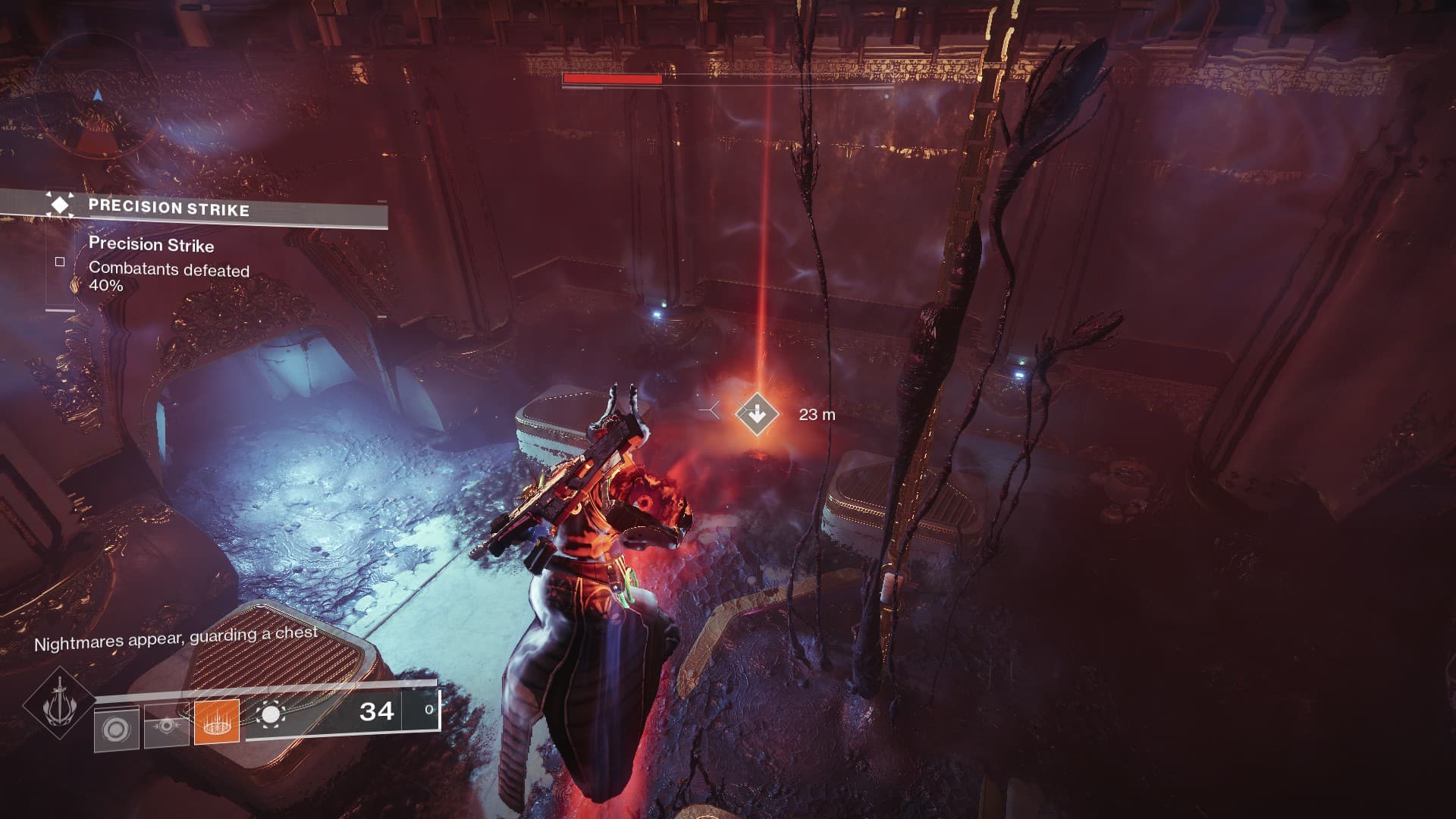The image size is (1456, 819).
Task: Select the 23 m waypoint marker
Action: (x=757, y=414)
